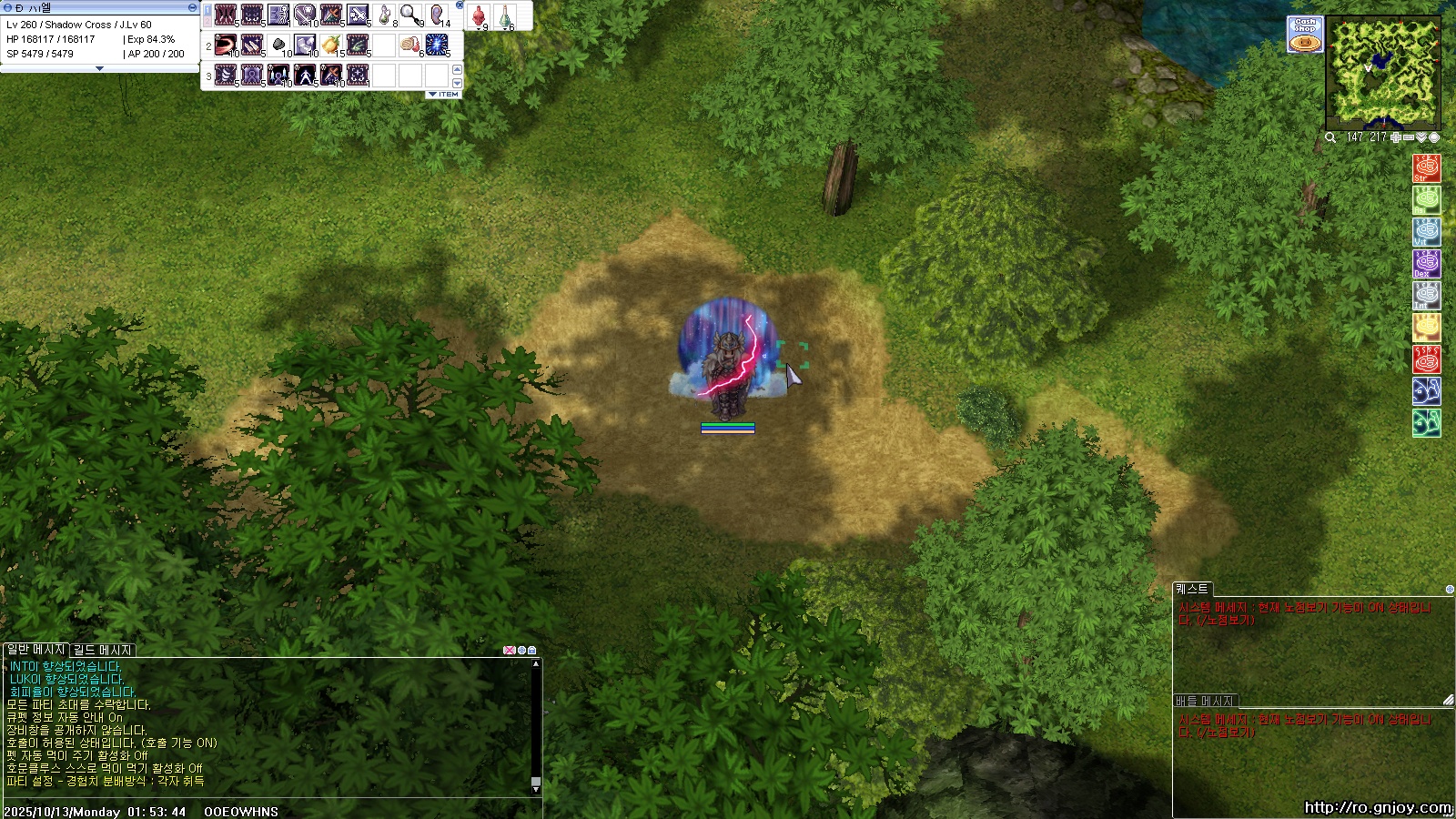Screen dimensions: 1456x819
Task: Use the red potion quick slot
Action: click(479, 15)
